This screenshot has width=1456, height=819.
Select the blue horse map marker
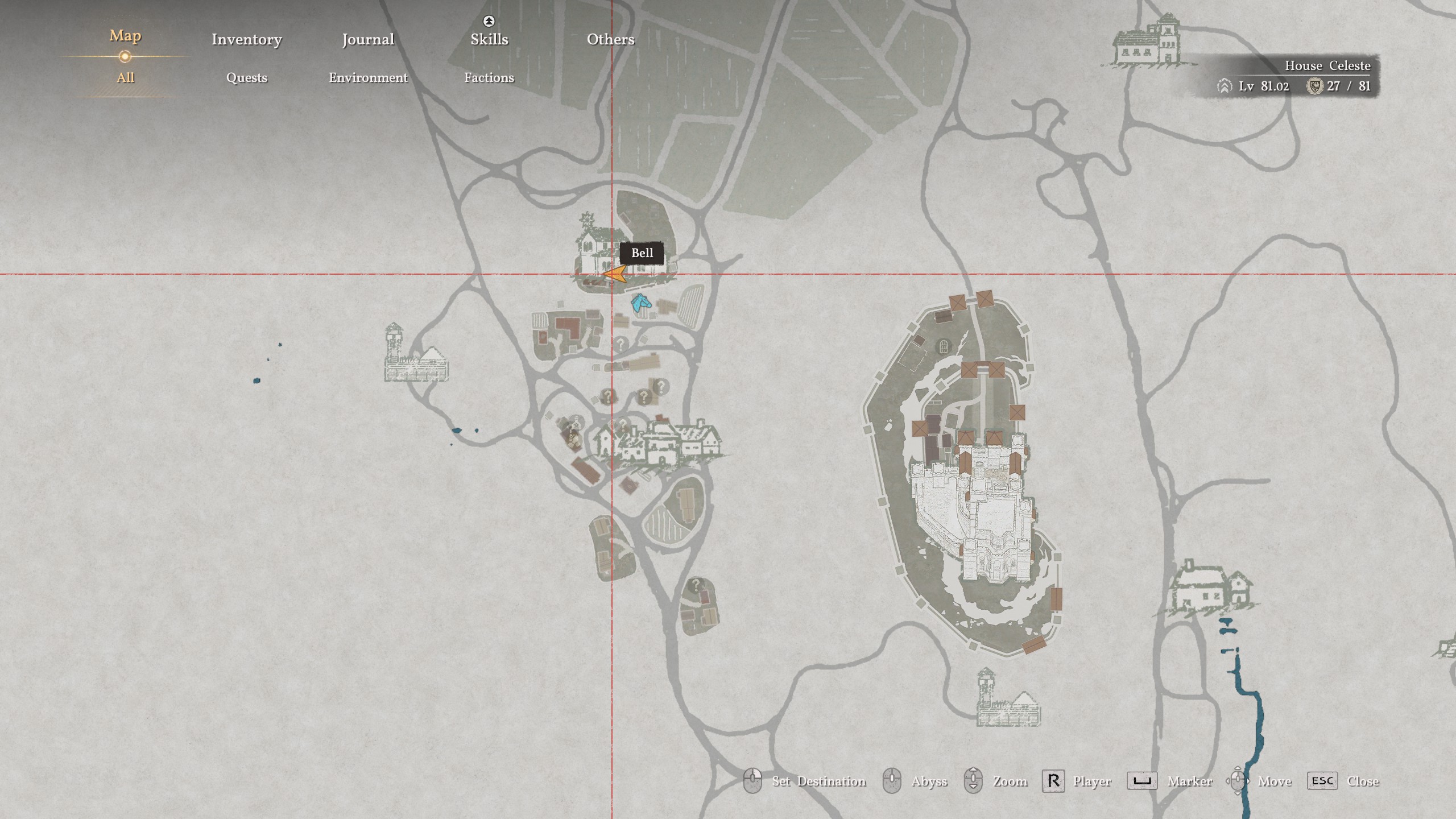[x=640, y=303]
